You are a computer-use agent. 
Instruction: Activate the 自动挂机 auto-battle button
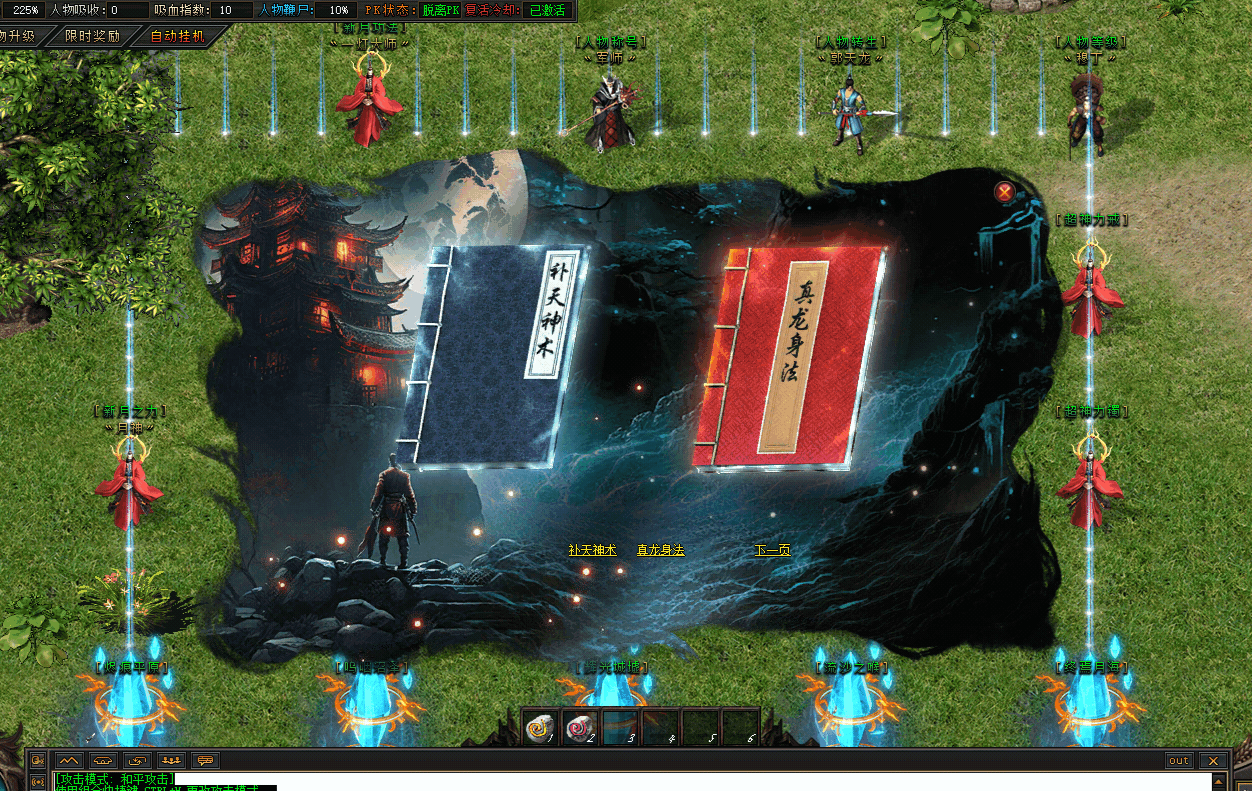(x=176, y=36)
